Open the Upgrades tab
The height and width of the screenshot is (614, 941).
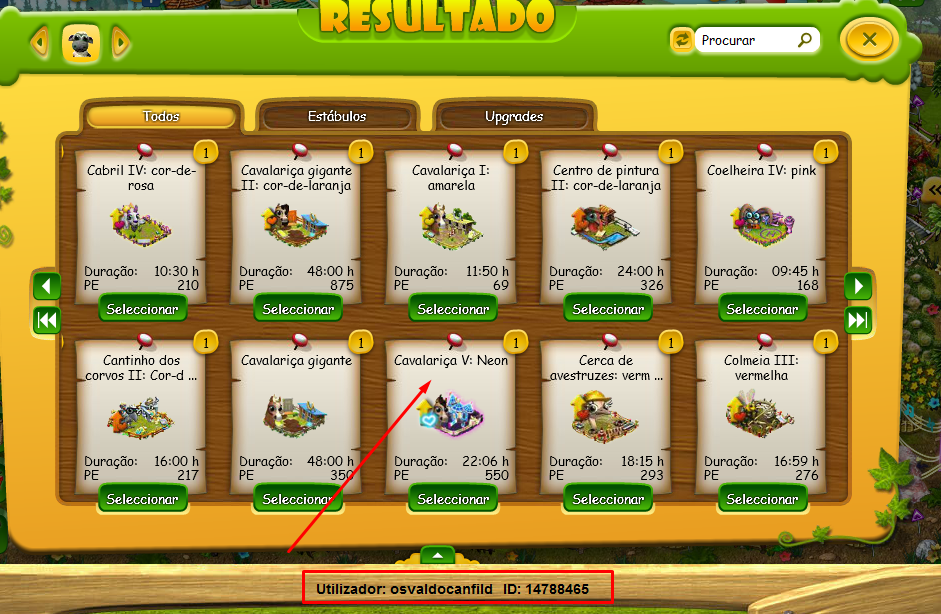(514, 116)
